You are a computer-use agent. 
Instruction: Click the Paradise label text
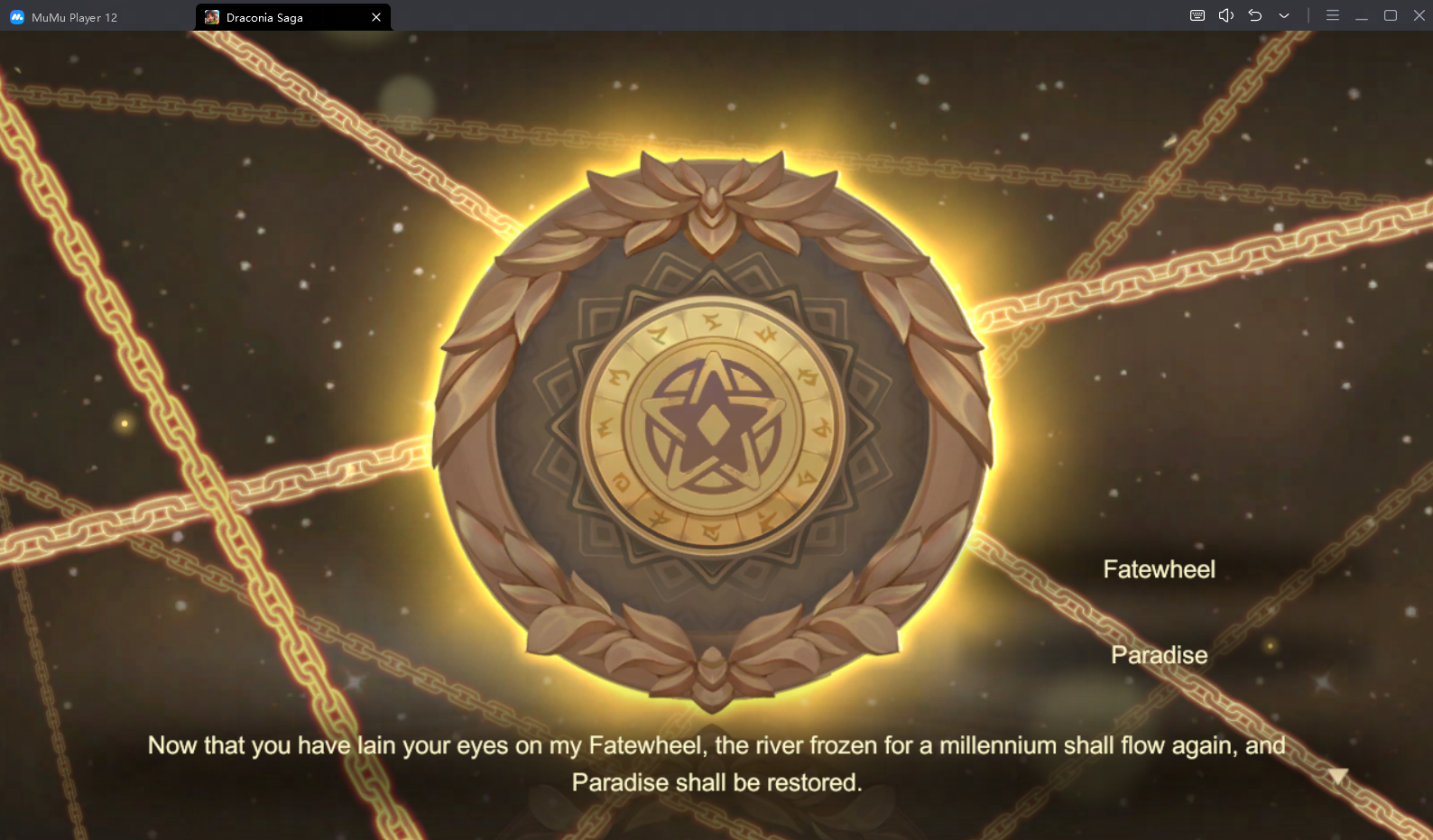1159,655
